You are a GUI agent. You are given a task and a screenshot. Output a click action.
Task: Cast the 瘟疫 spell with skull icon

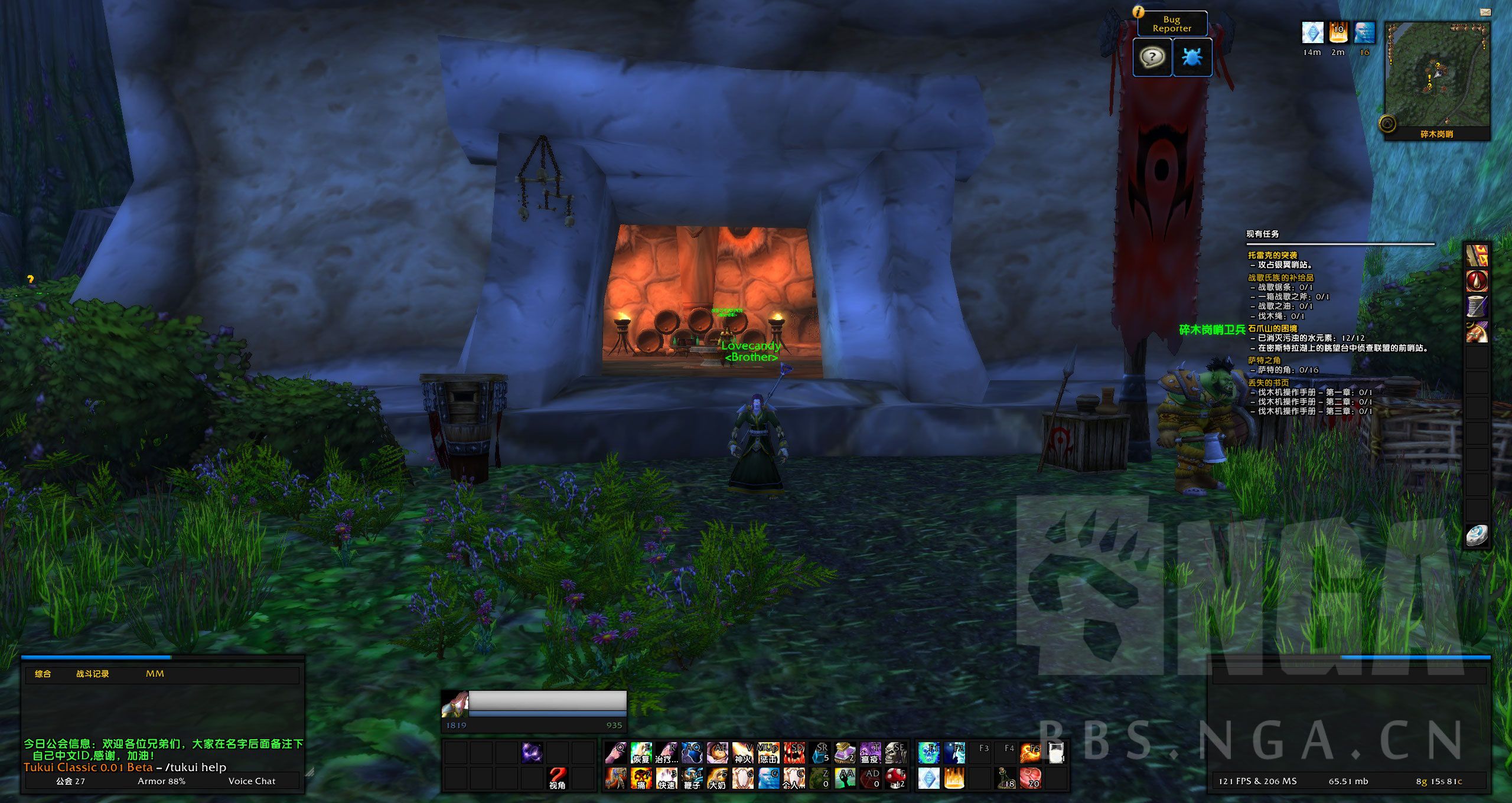[x=870, y=753]
